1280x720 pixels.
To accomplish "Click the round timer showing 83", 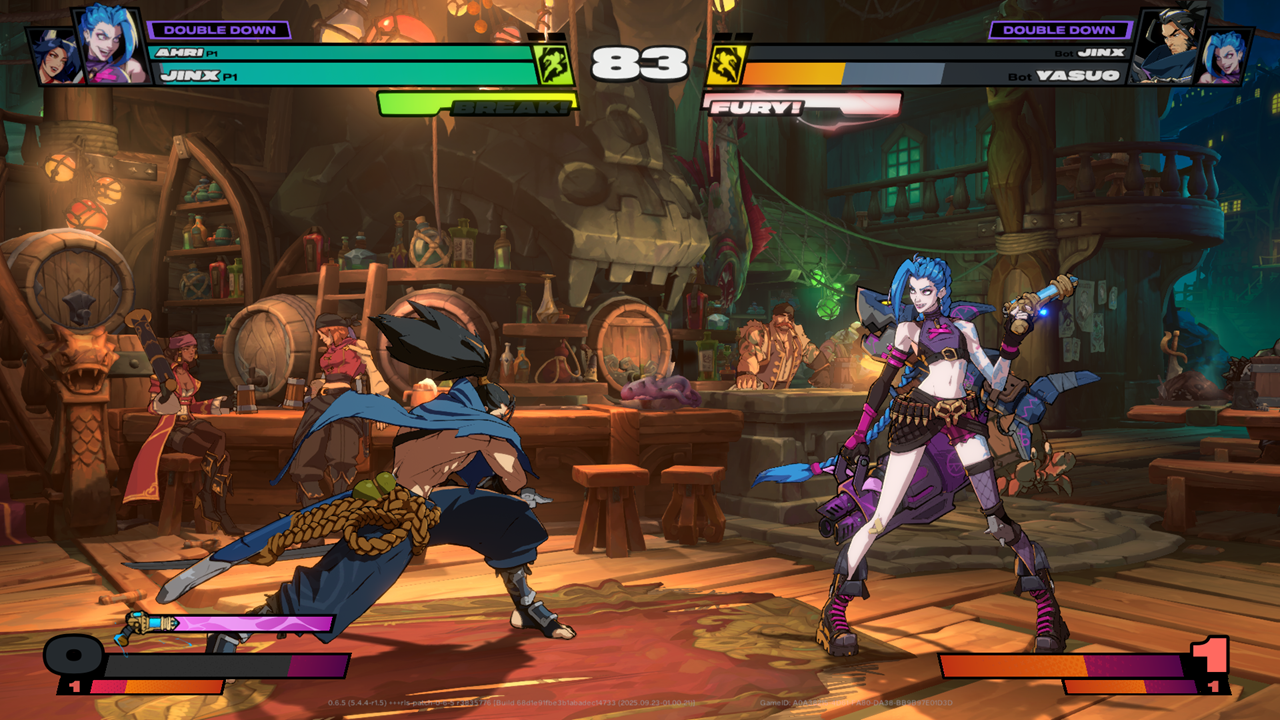I will [x=640, y=62].
